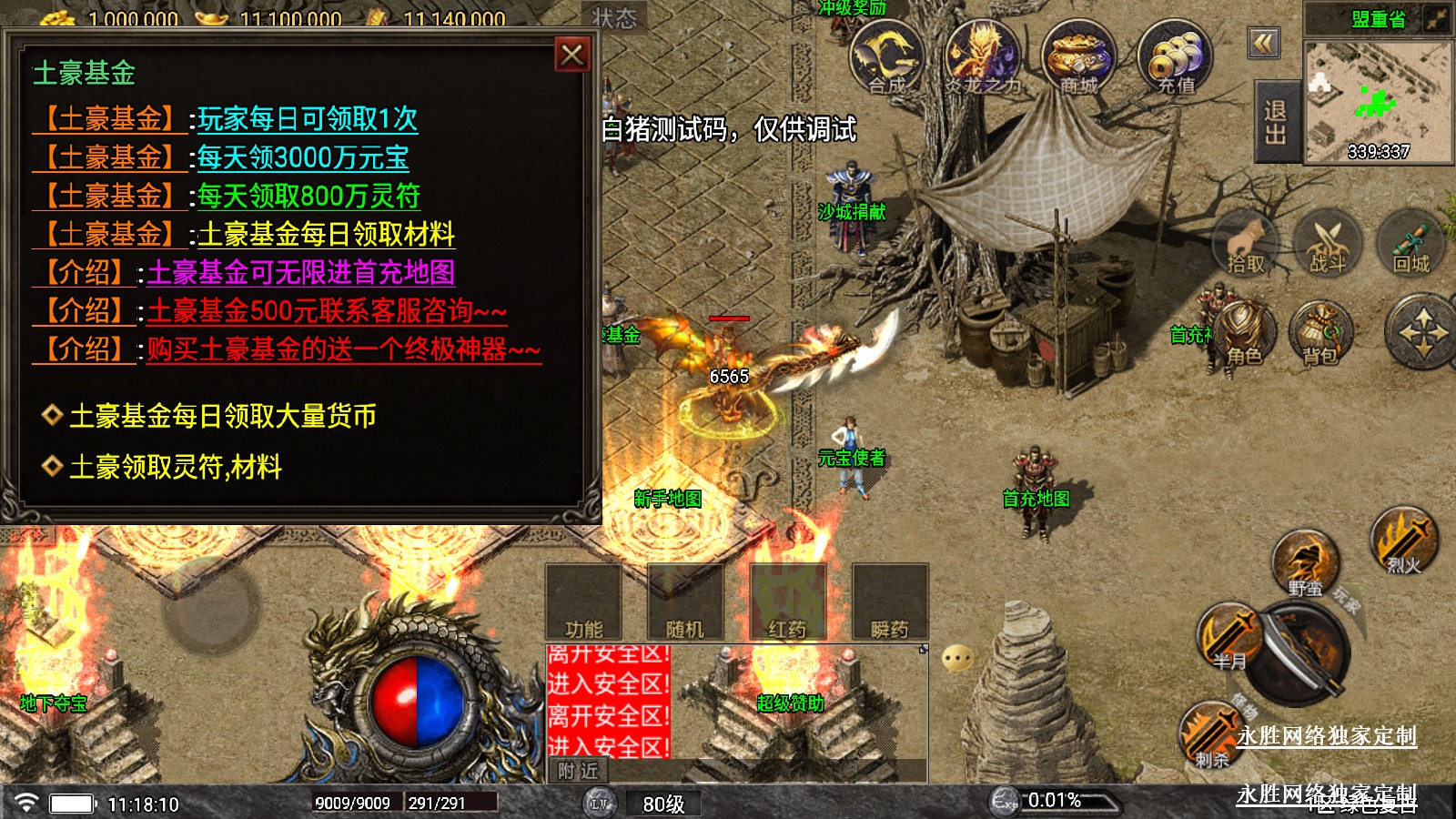Open the 角色 character sheet
Screen dimensions: 1456x819
click(x=1243, y=332)
